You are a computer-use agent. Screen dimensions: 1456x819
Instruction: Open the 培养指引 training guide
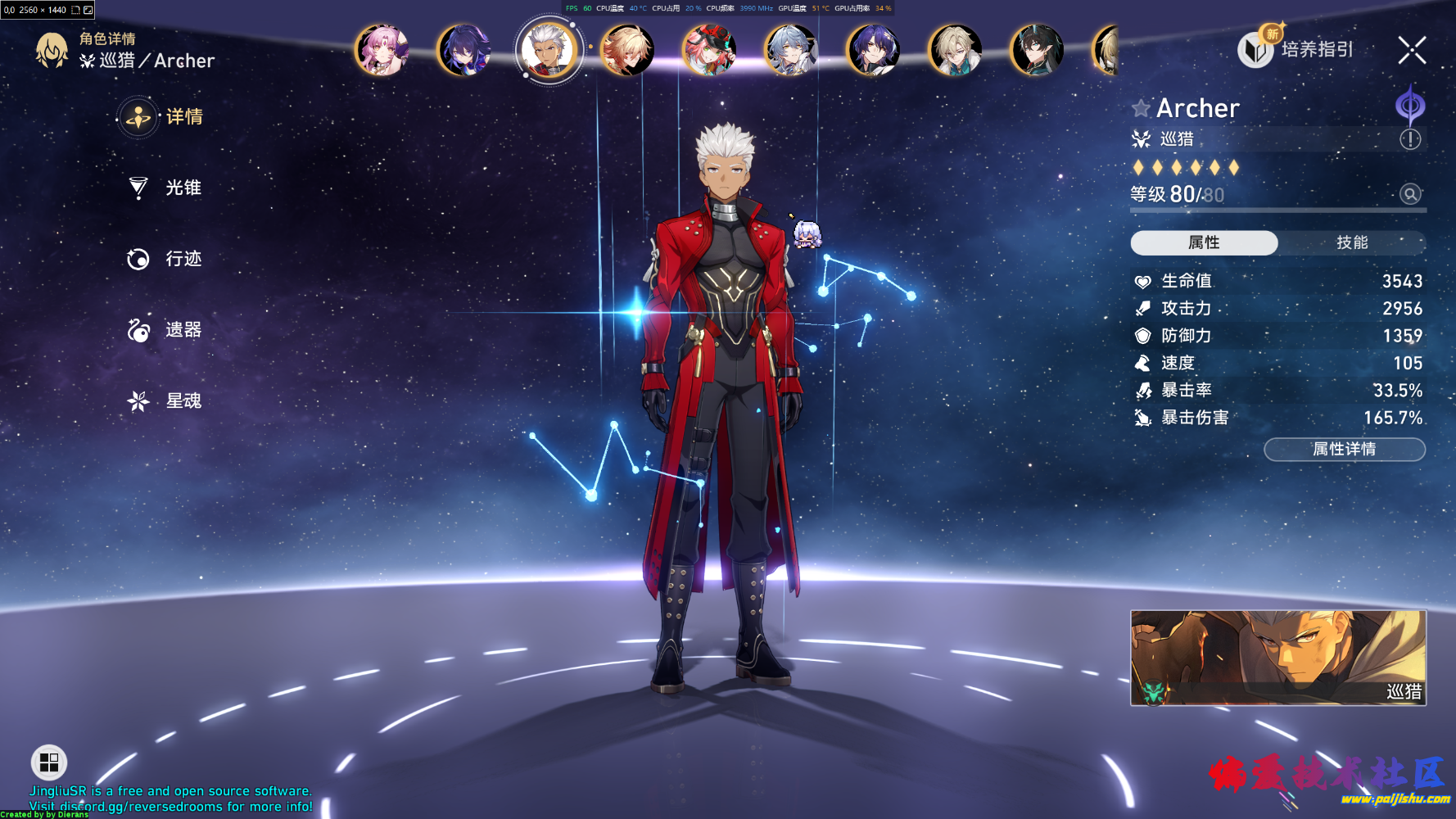pyautogui.click(x=1296, y=49)
